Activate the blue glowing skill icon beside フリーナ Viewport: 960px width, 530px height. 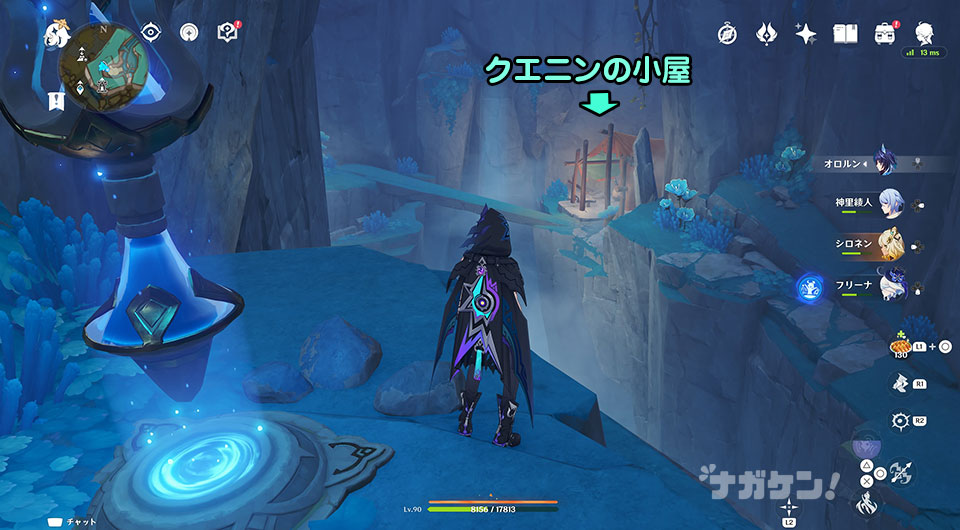[808, 289]
